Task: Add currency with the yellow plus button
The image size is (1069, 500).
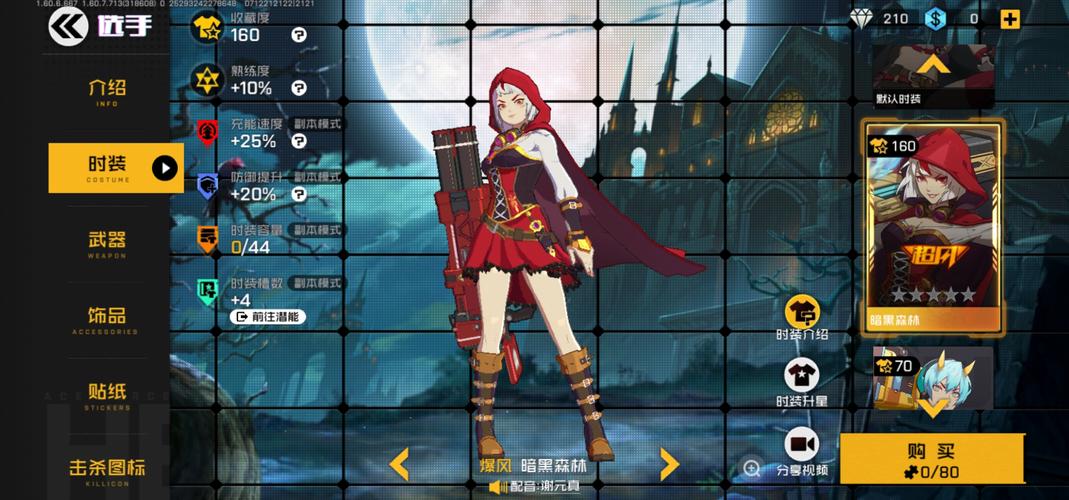Action: coord(1010,19)
